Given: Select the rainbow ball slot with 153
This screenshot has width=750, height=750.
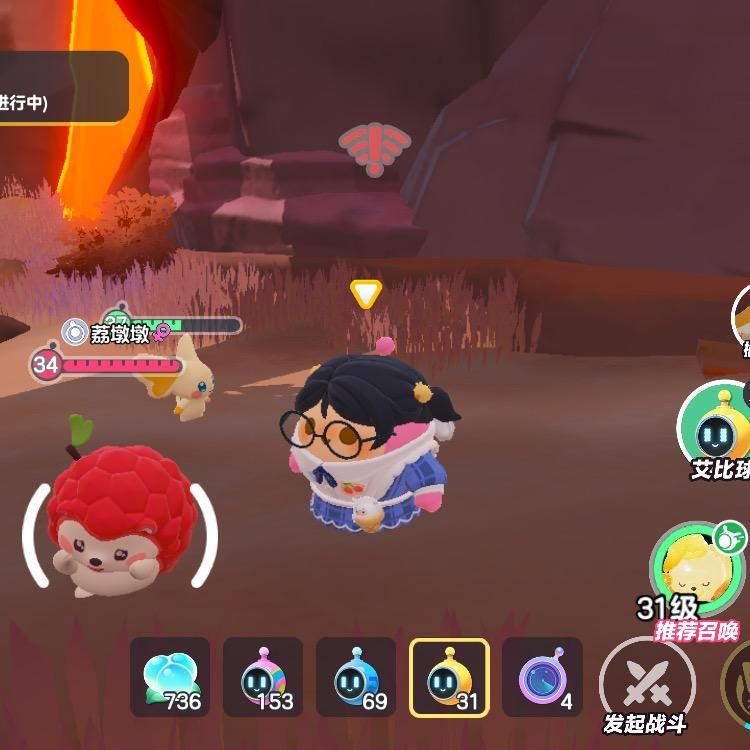Looking at the screenshot, I should [263, 677].
